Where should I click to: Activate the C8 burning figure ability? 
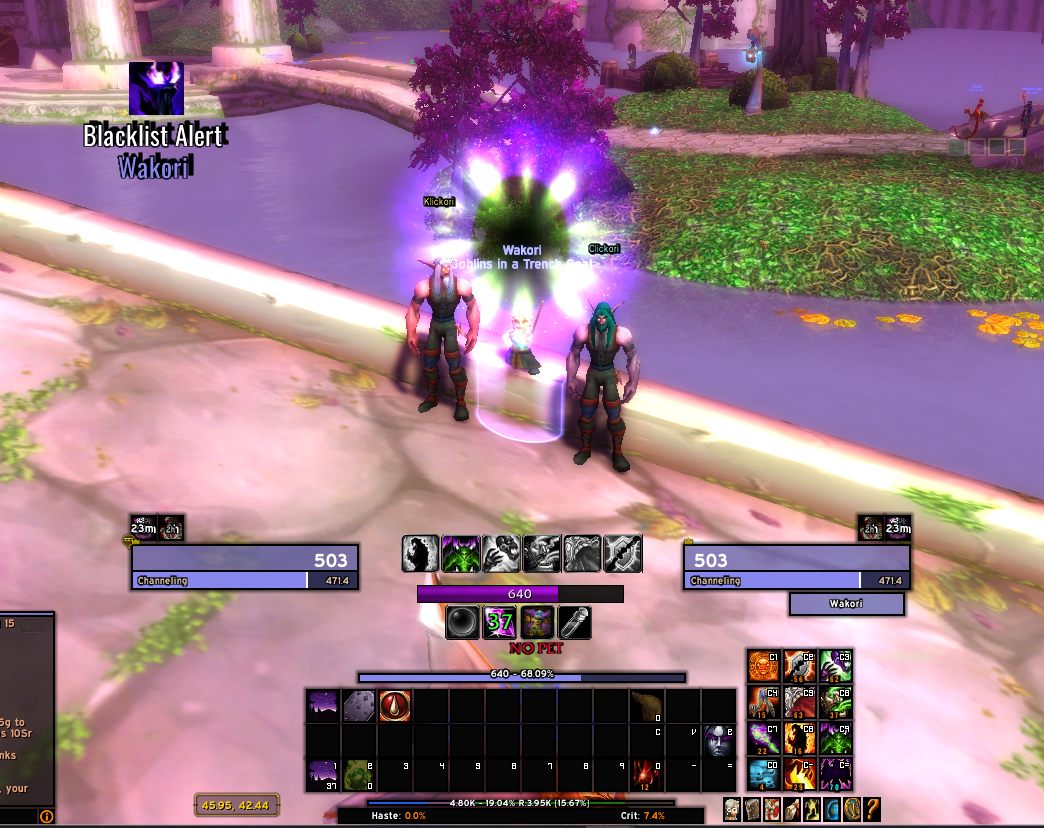[x=800, y=738]
